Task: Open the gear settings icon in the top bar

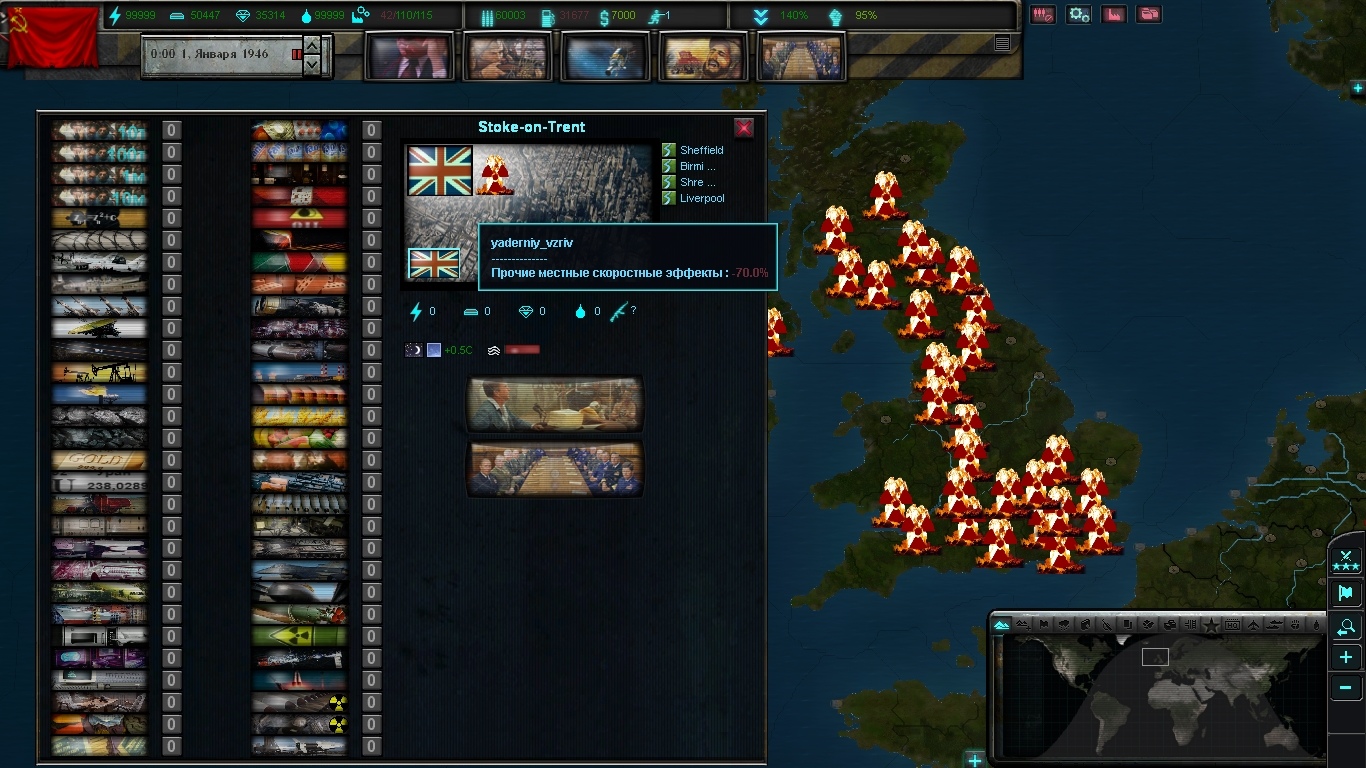Action: (x=1078, y=15)
